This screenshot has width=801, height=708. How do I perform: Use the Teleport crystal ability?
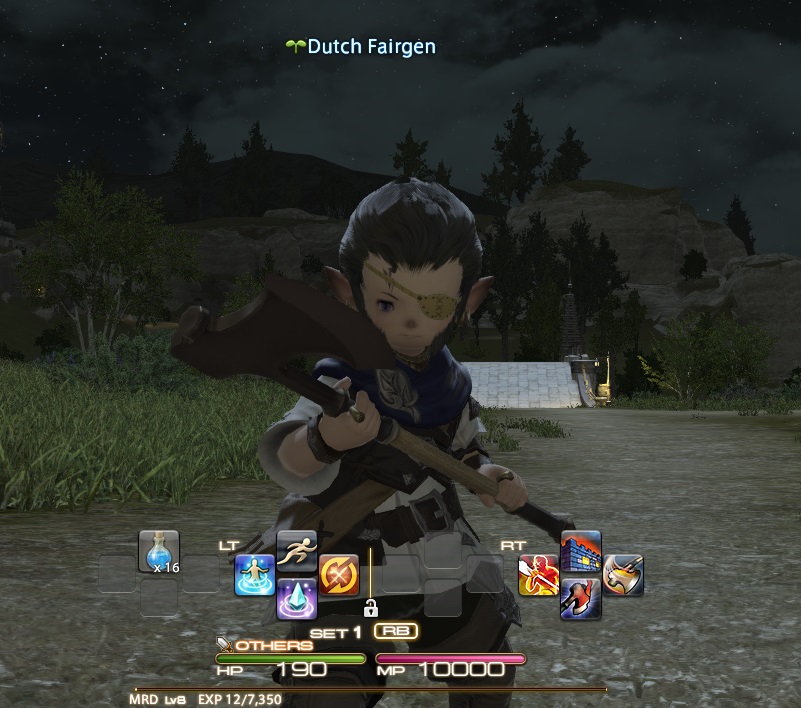pyautogui.click(x=297, y=598)
